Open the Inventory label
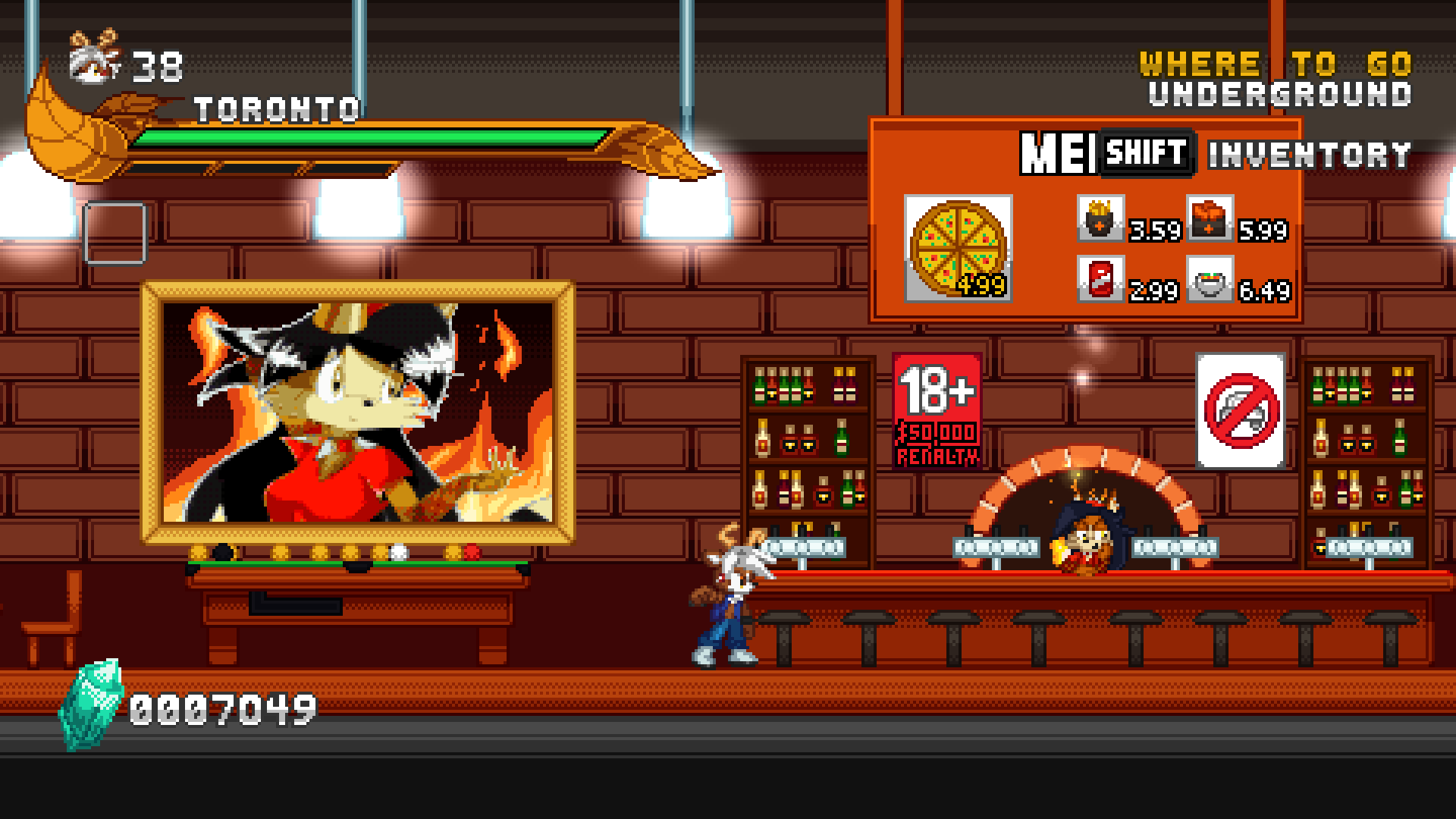Screen dimensions: 1456x819 point(1309,155)
